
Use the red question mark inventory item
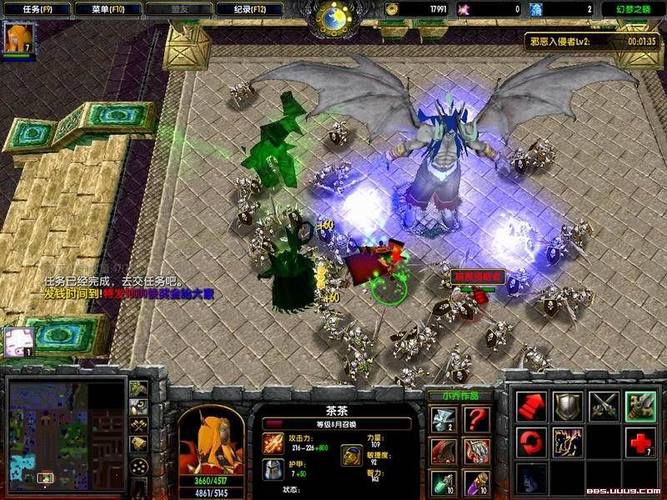tap(477, 420)
